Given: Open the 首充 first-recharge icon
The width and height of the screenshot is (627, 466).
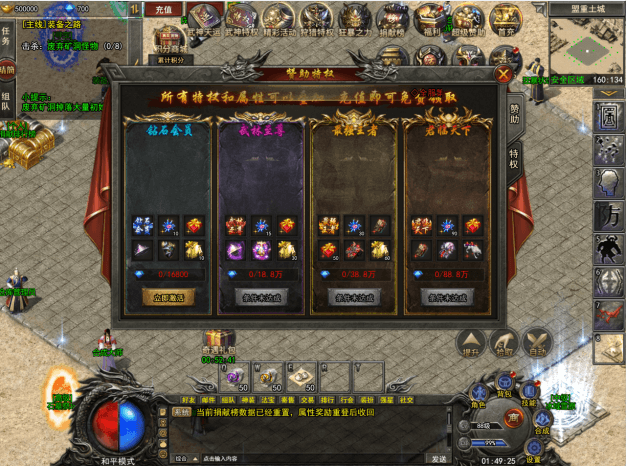Looking at the screenshot, I should (x=505, y=19).
